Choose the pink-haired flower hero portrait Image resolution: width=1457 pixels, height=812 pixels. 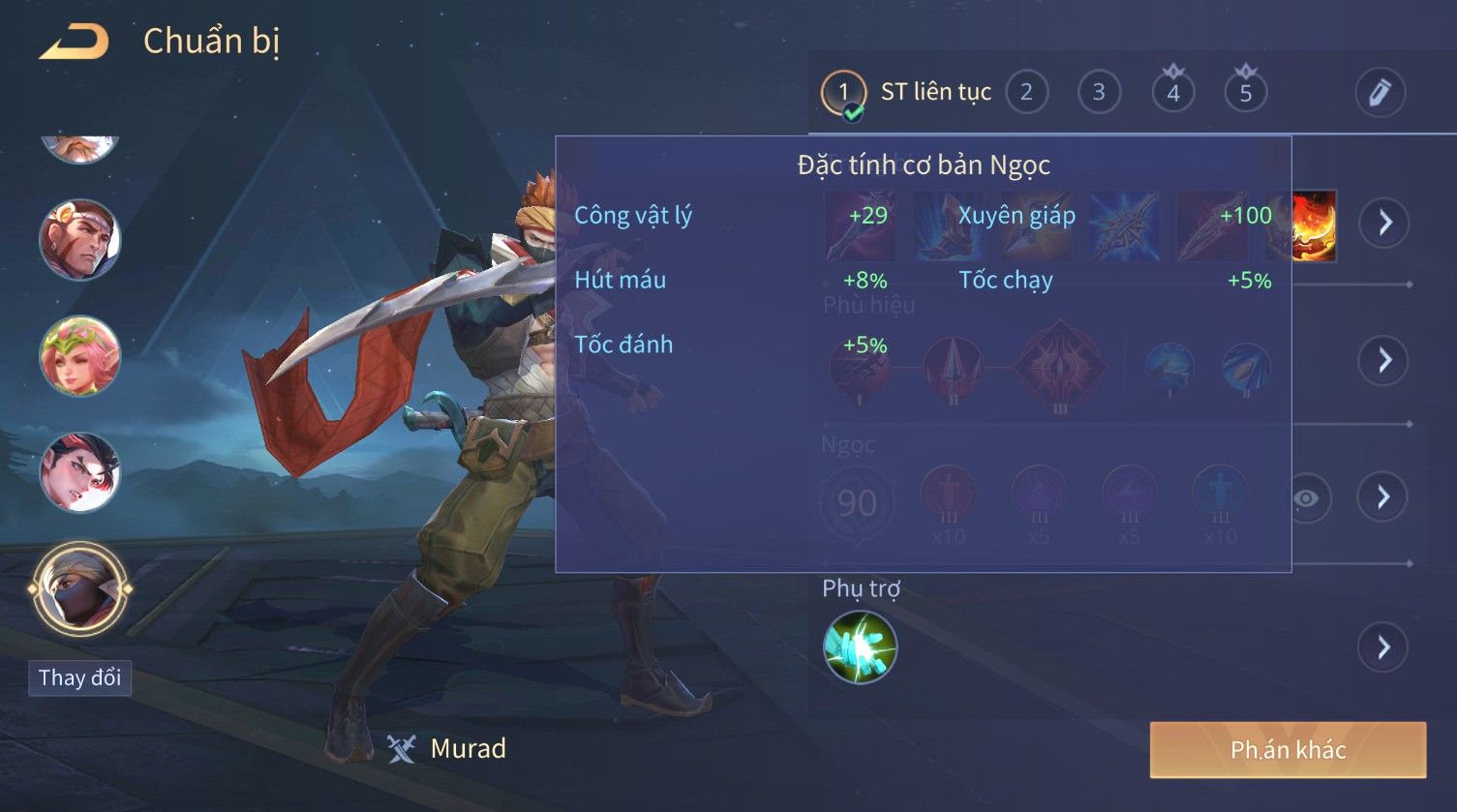tap(79, 357)
